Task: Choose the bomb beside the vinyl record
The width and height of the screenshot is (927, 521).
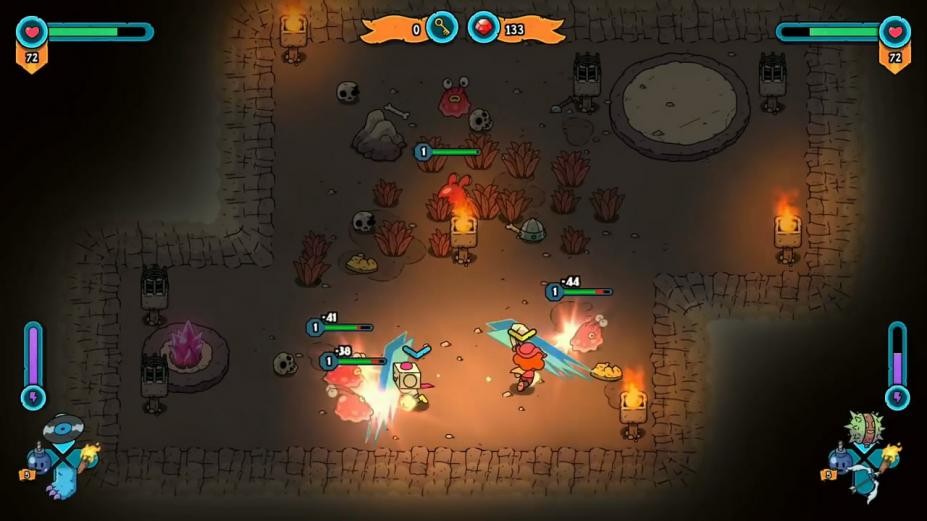Action: click(x=38, y=460)
